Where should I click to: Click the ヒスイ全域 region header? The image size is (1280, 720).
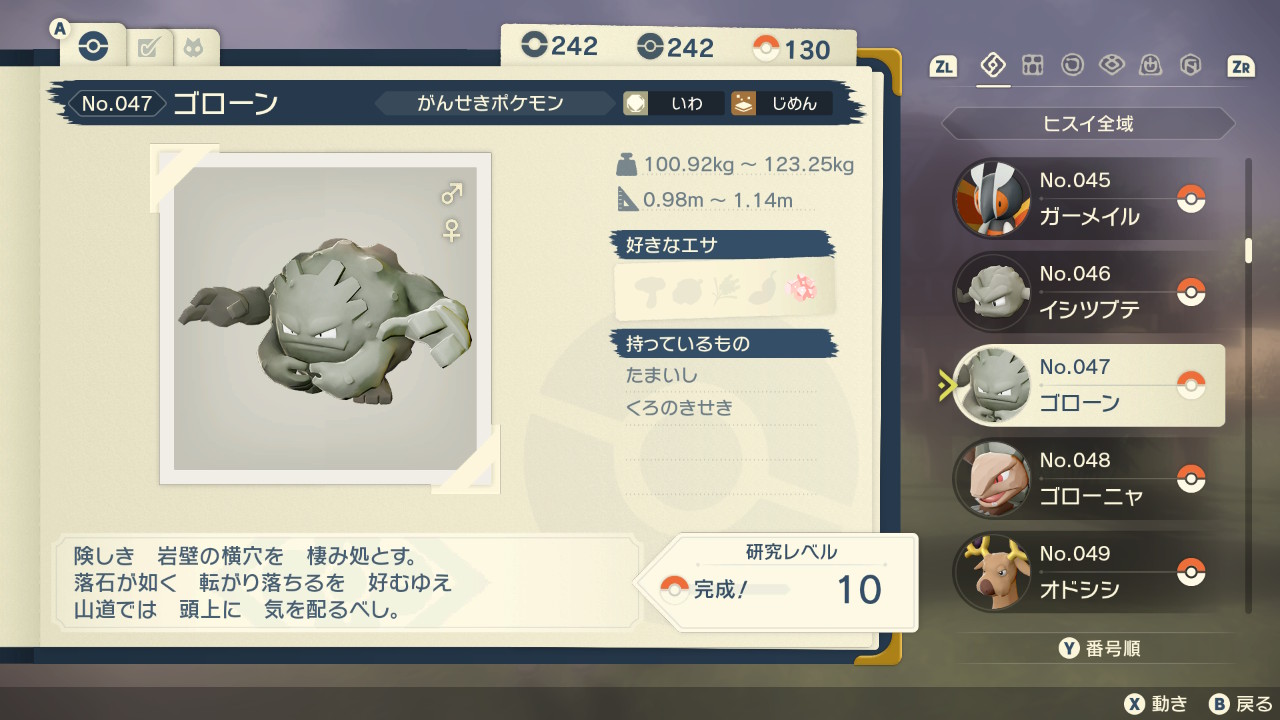(1088, 124)
